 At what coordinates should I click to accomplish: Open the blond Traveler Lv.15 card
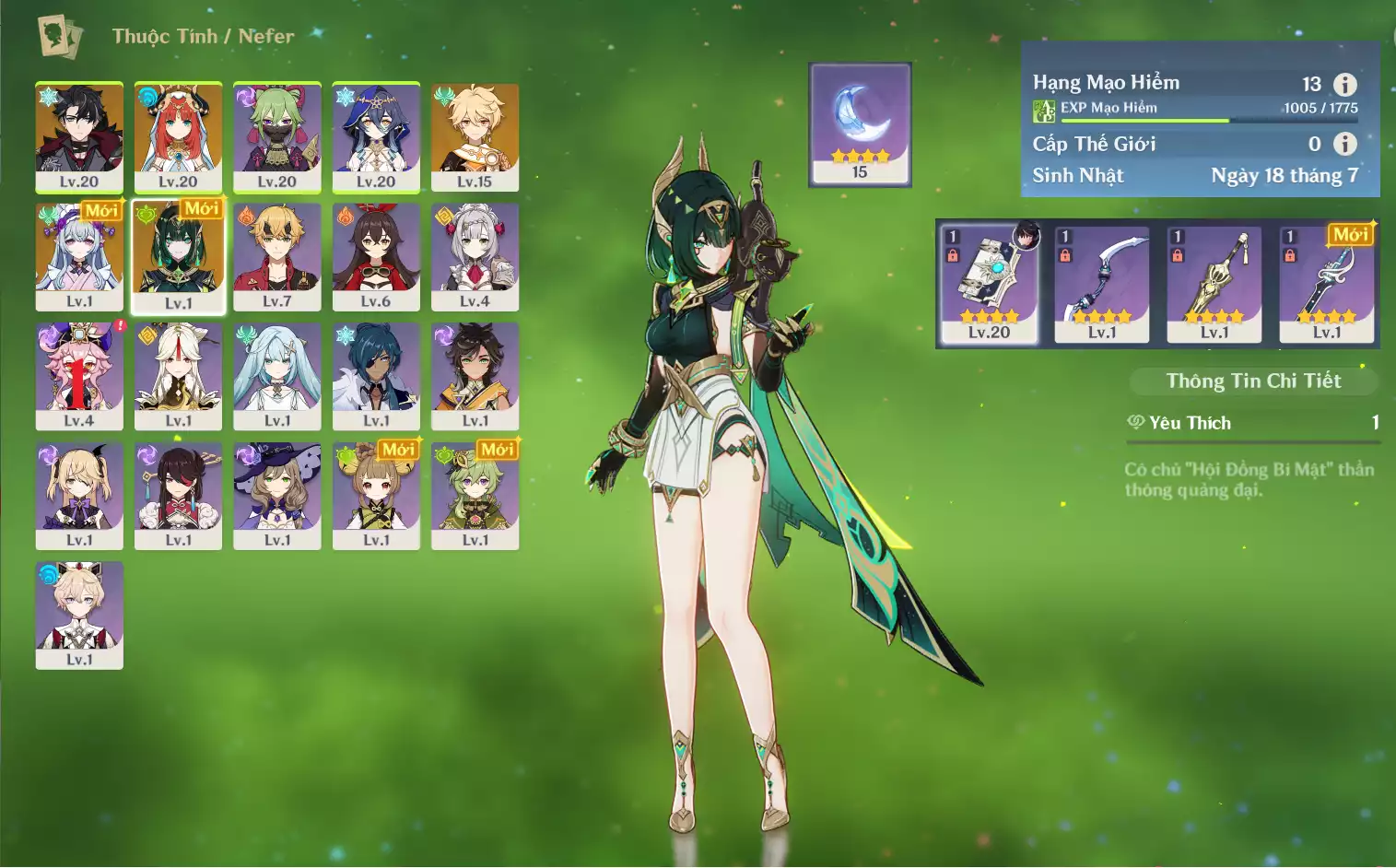(475, 136)
